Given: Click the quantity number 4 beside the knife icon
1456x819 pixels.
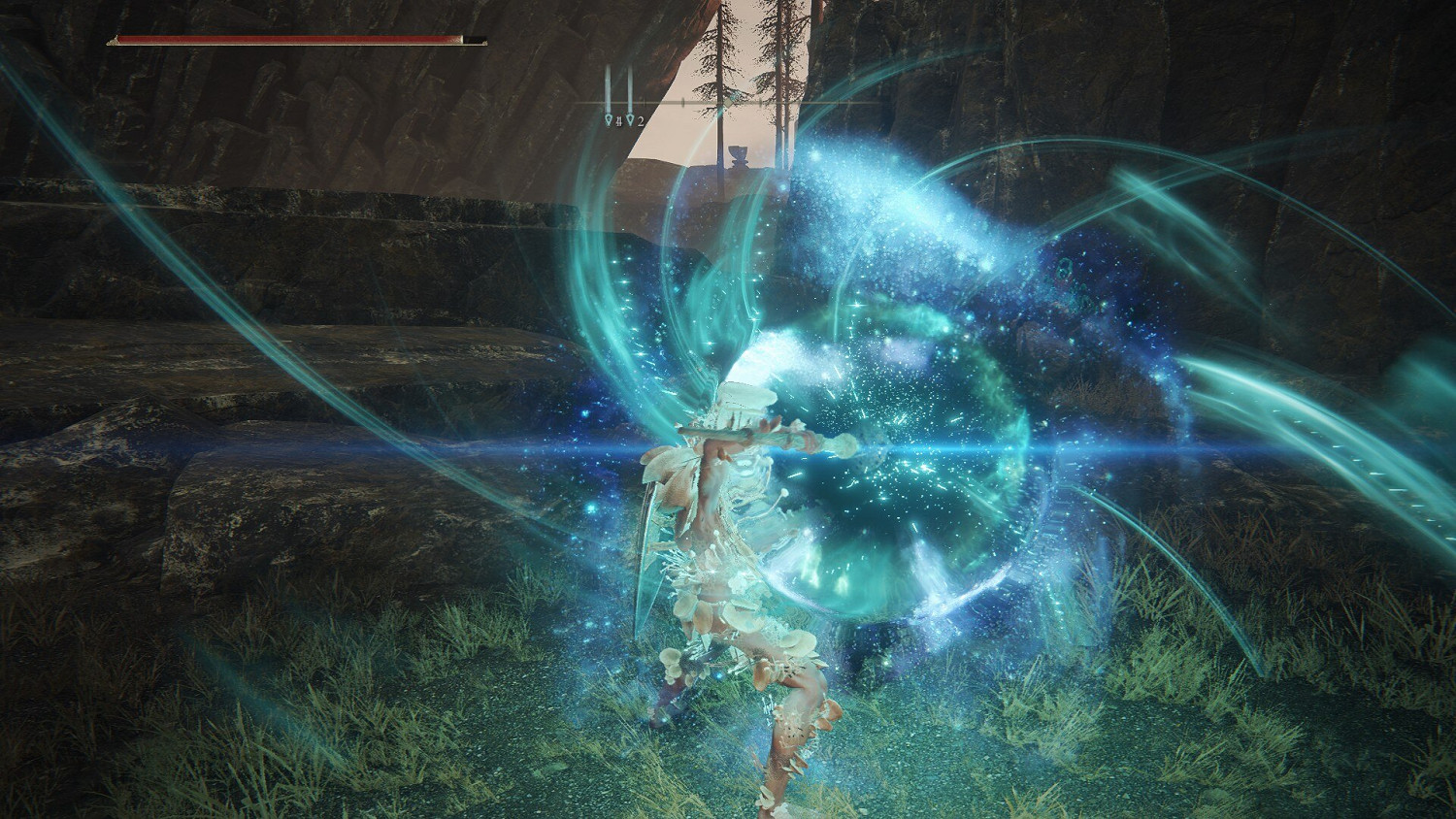Looking at the screenshot, I should coord(618,120).
